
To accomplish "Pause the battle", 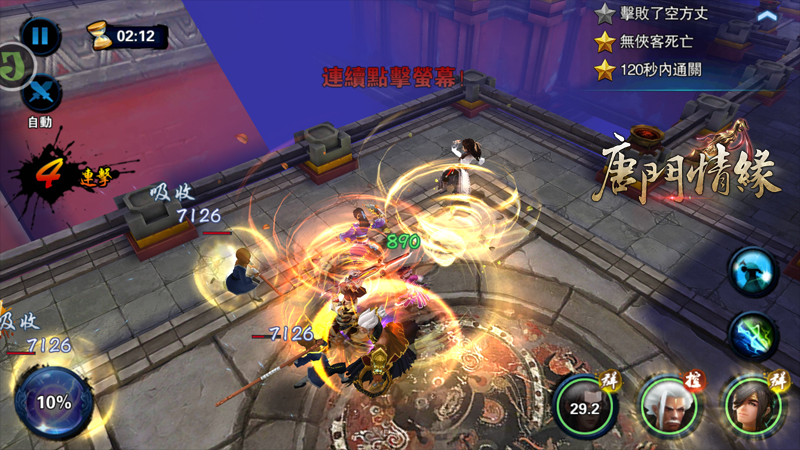I will tap(40, 37).
